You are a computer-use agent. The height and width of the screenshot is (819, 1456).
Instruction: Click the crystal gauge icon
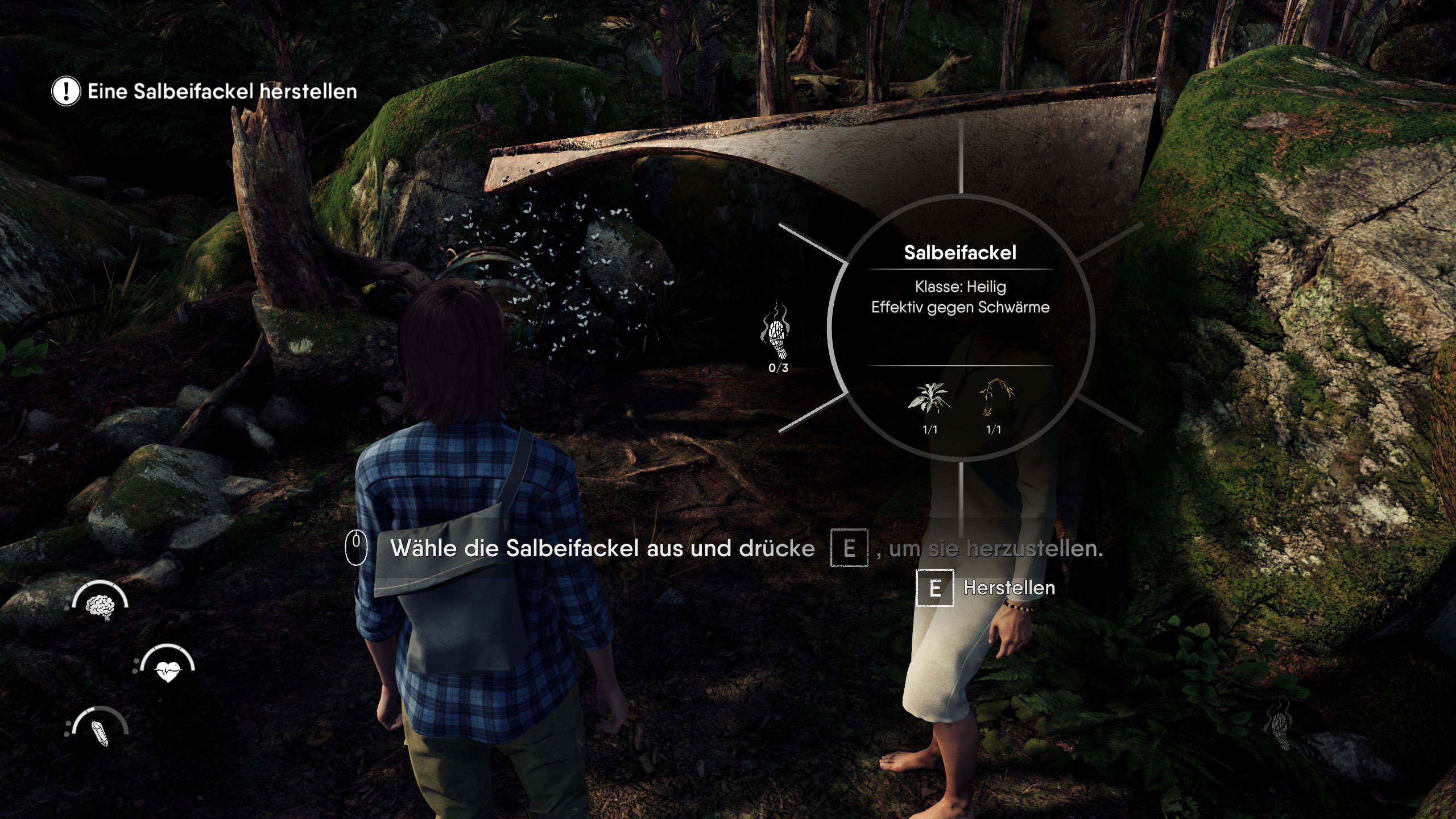100,731
